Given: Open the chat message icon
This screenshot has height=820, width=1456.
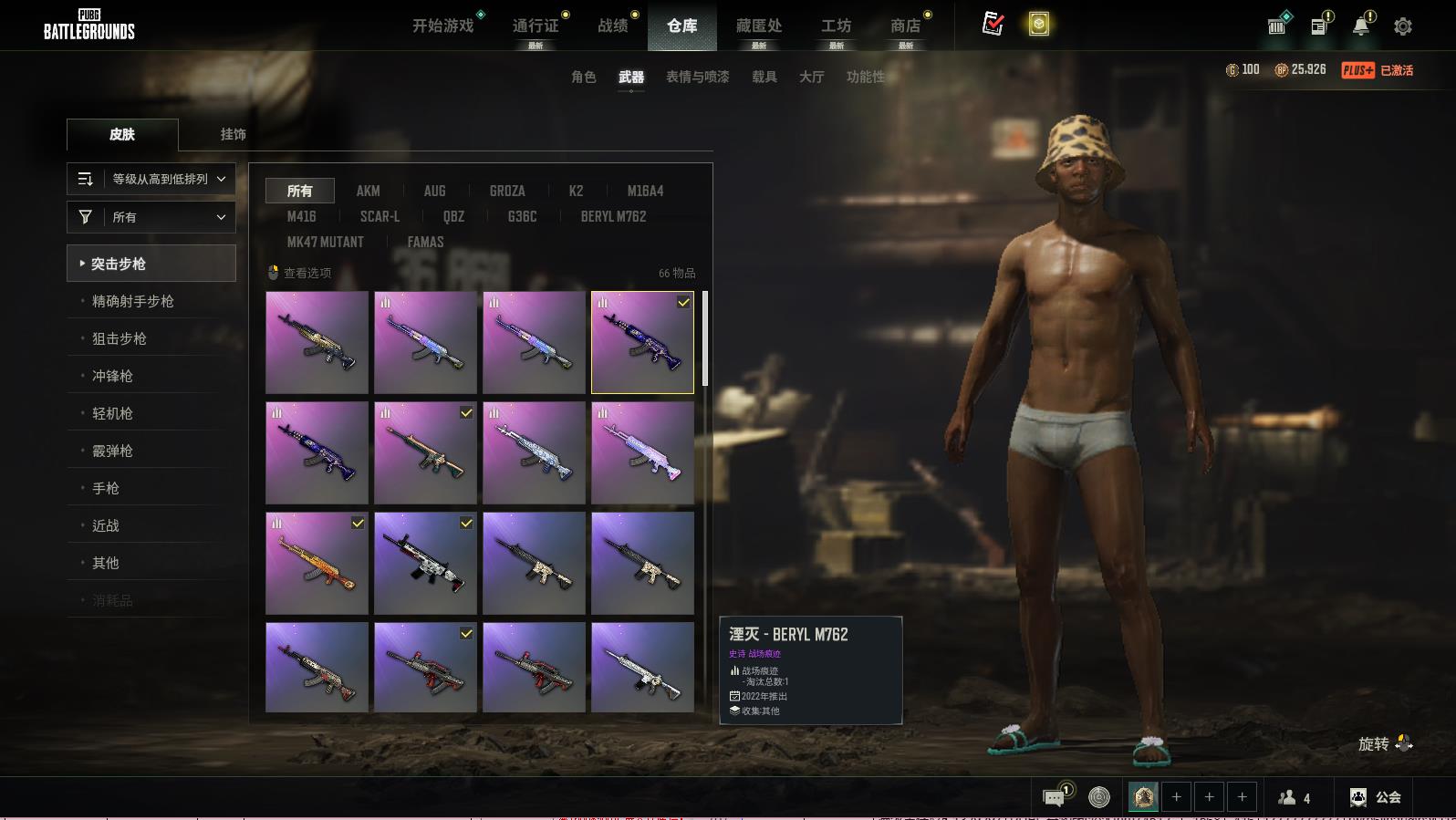Looking at the screenshot, I should pyautogui.click(x=1054, y=798).
